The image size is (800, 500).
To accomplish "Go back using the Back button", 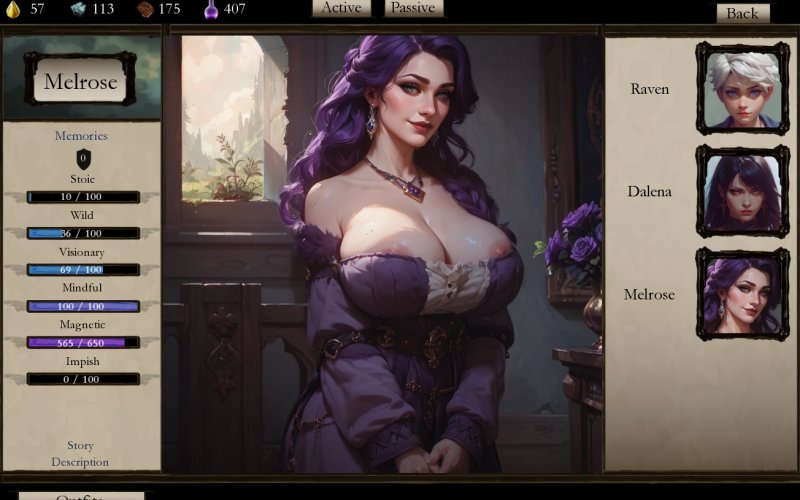I will click(742, 13).
